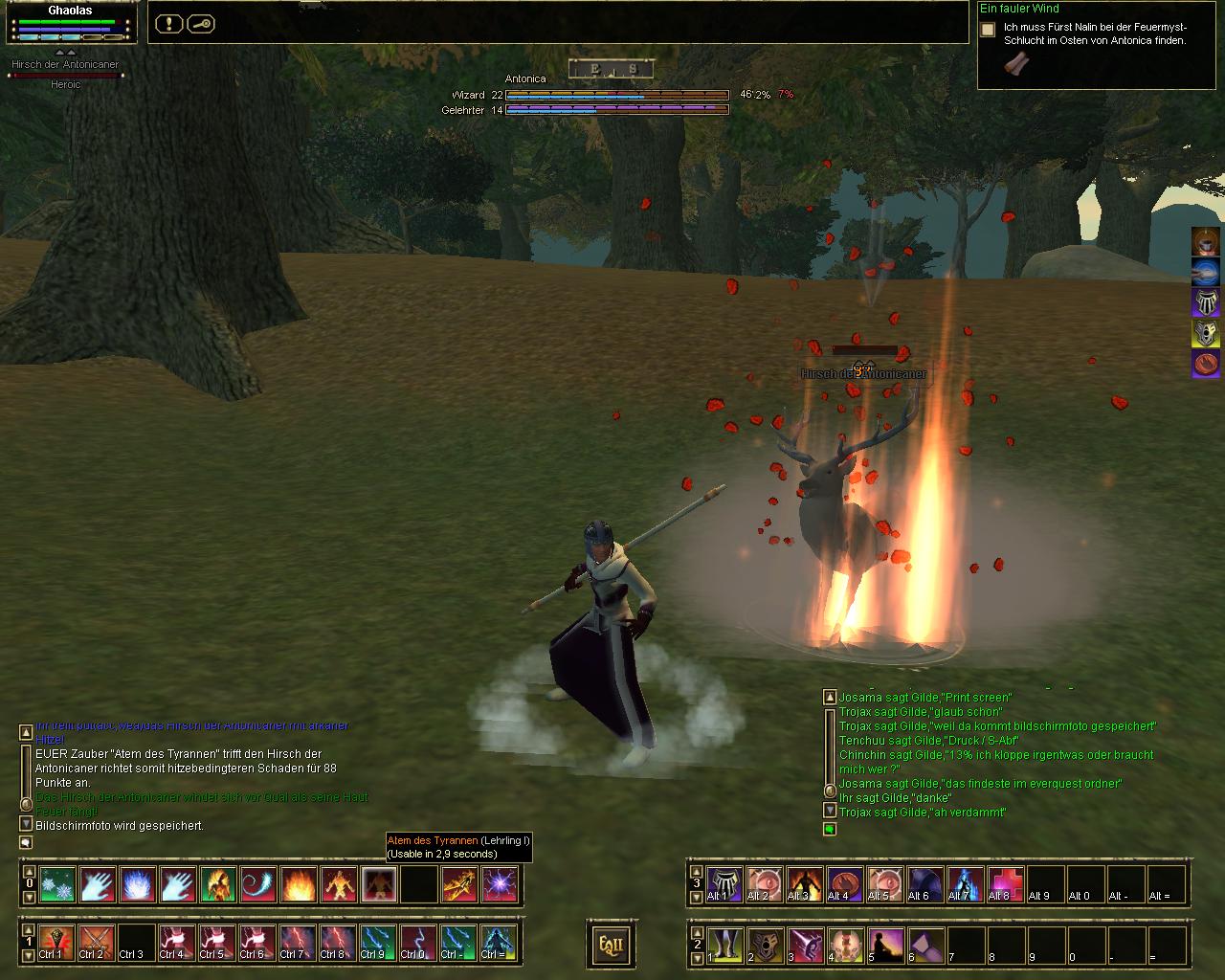Screen dimensions: 1225x980
Task: Toggle the green chat window button
Action: pos(830,829)
